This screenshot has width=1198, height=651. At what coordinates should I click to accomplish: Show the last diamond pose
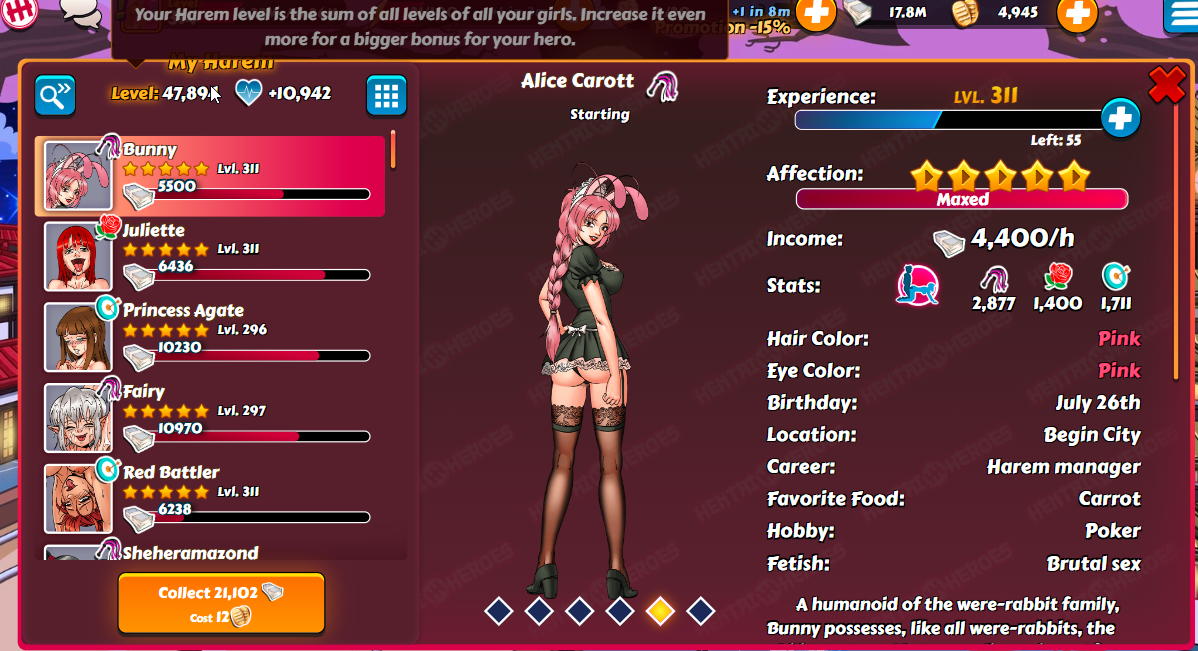[x=700, y=610]
